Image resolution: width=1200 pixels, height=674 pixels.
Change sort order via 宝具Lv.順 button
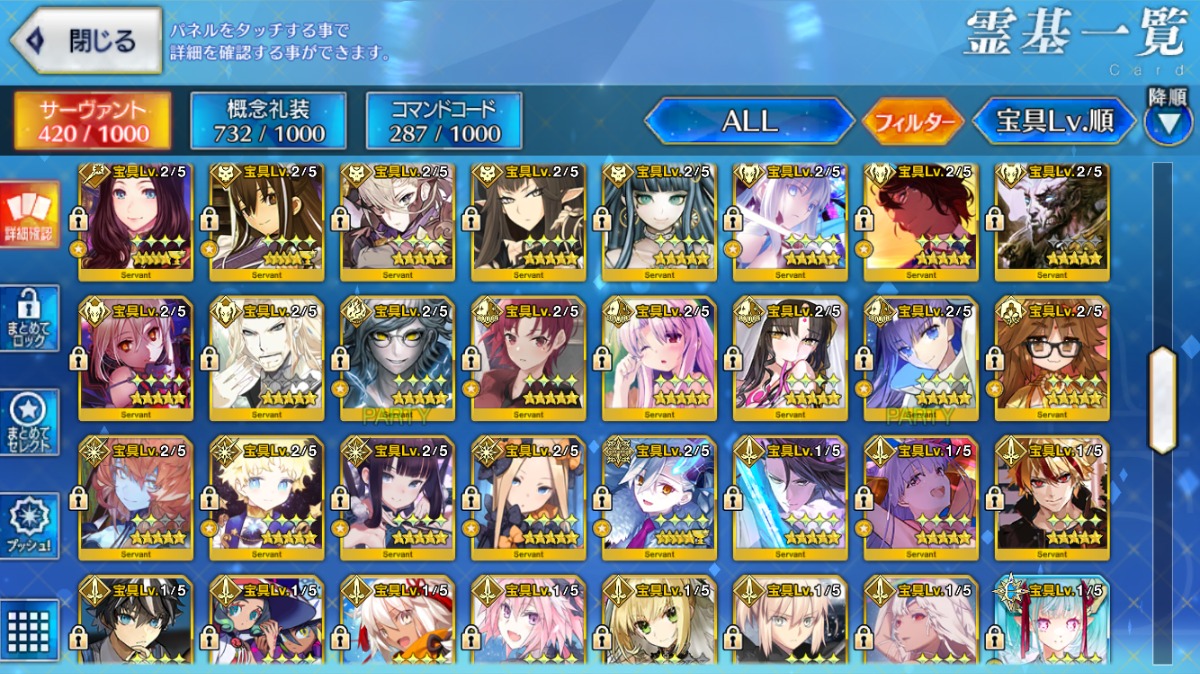(x=1055, y=122)
